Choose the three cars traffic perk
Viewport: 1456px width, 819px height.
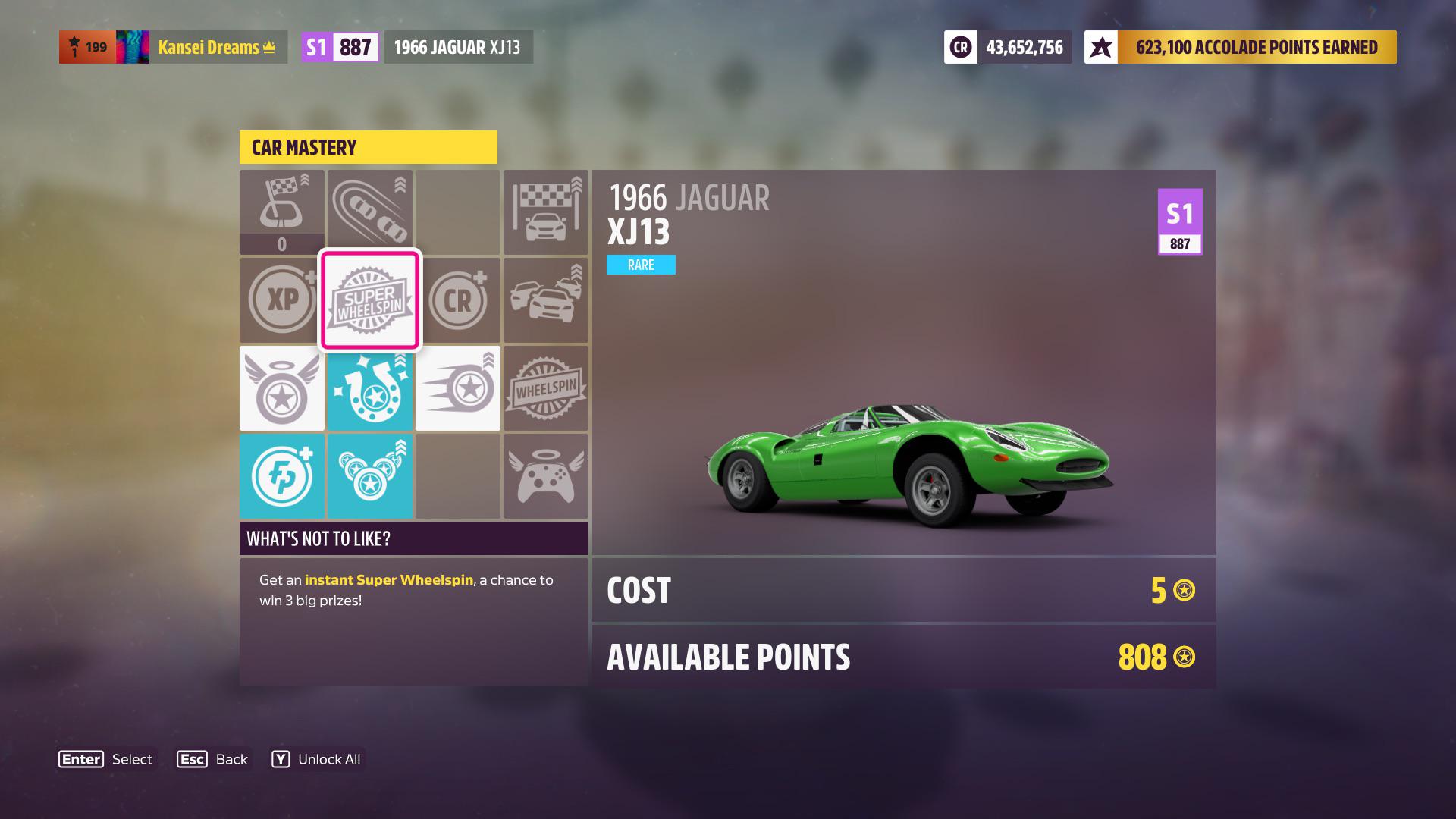546,300
